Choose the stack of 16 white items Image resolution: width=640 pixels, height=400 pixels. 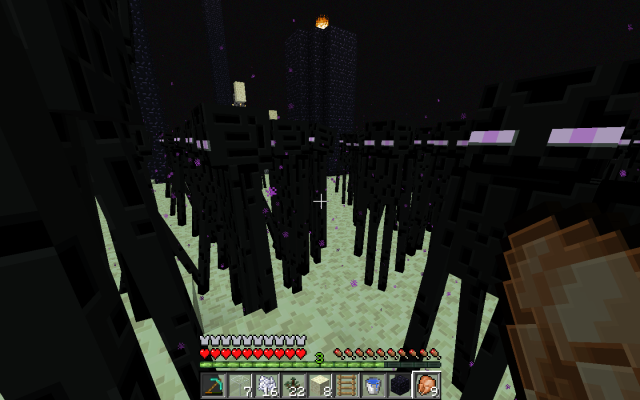(267, 385)
